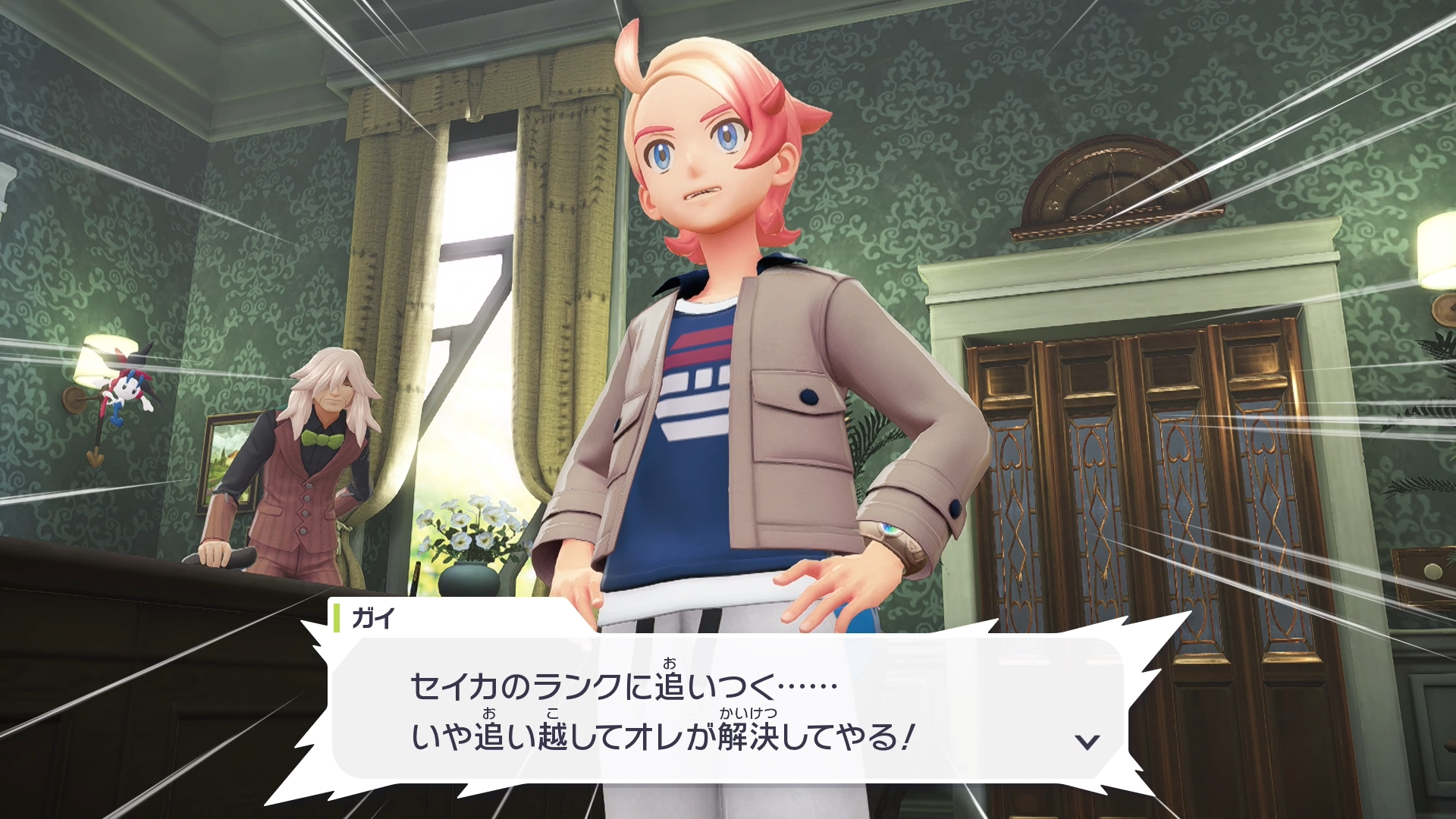Advance dialogue with the down-arrow indicator
This screenshot has width=1456, height=819.
(x=1087, y=741)
